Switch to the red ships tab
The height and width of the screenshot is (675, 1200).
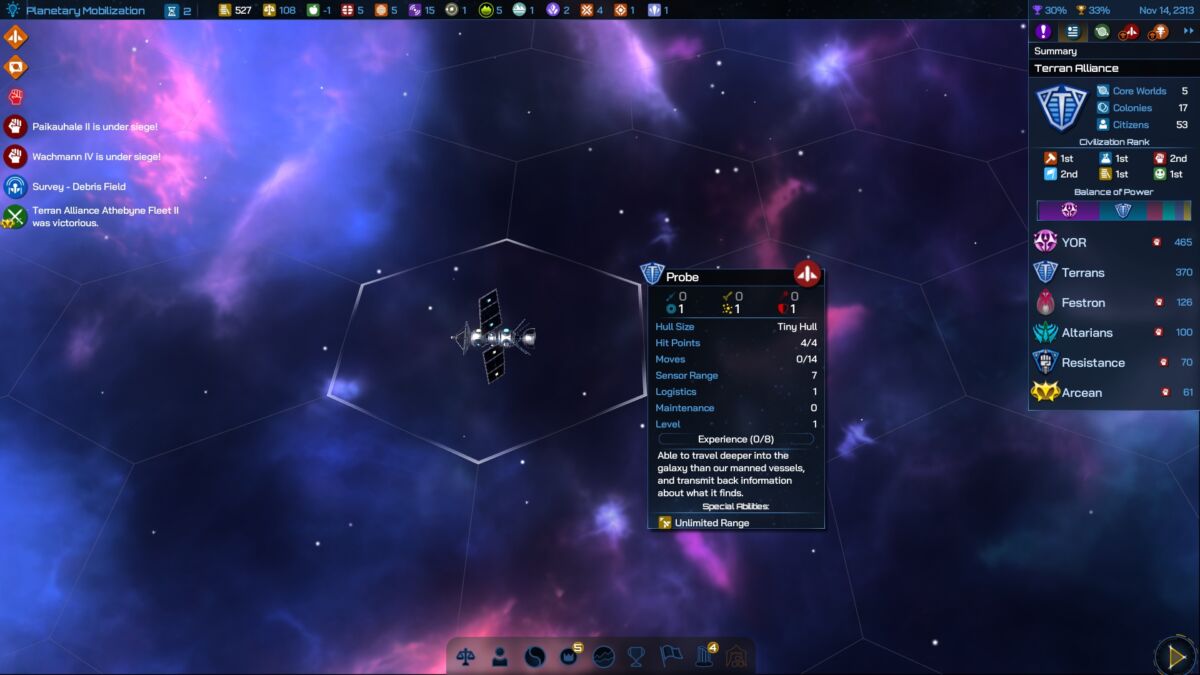[x=1130, y=32]
